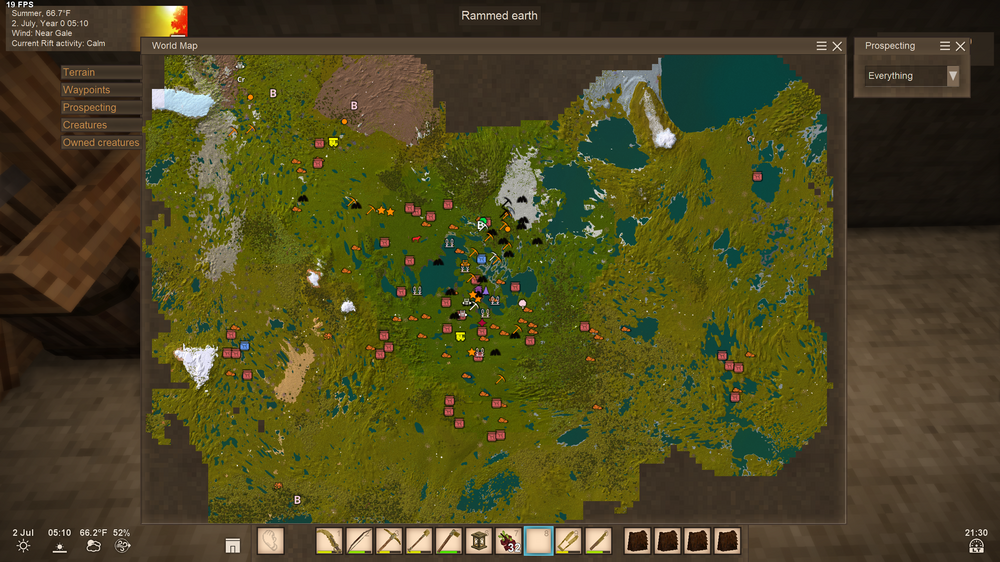Image resolution: width=1000 pixels, height=562 pixels.
Task: Click the yellow marker on the map
Action: 333,142
